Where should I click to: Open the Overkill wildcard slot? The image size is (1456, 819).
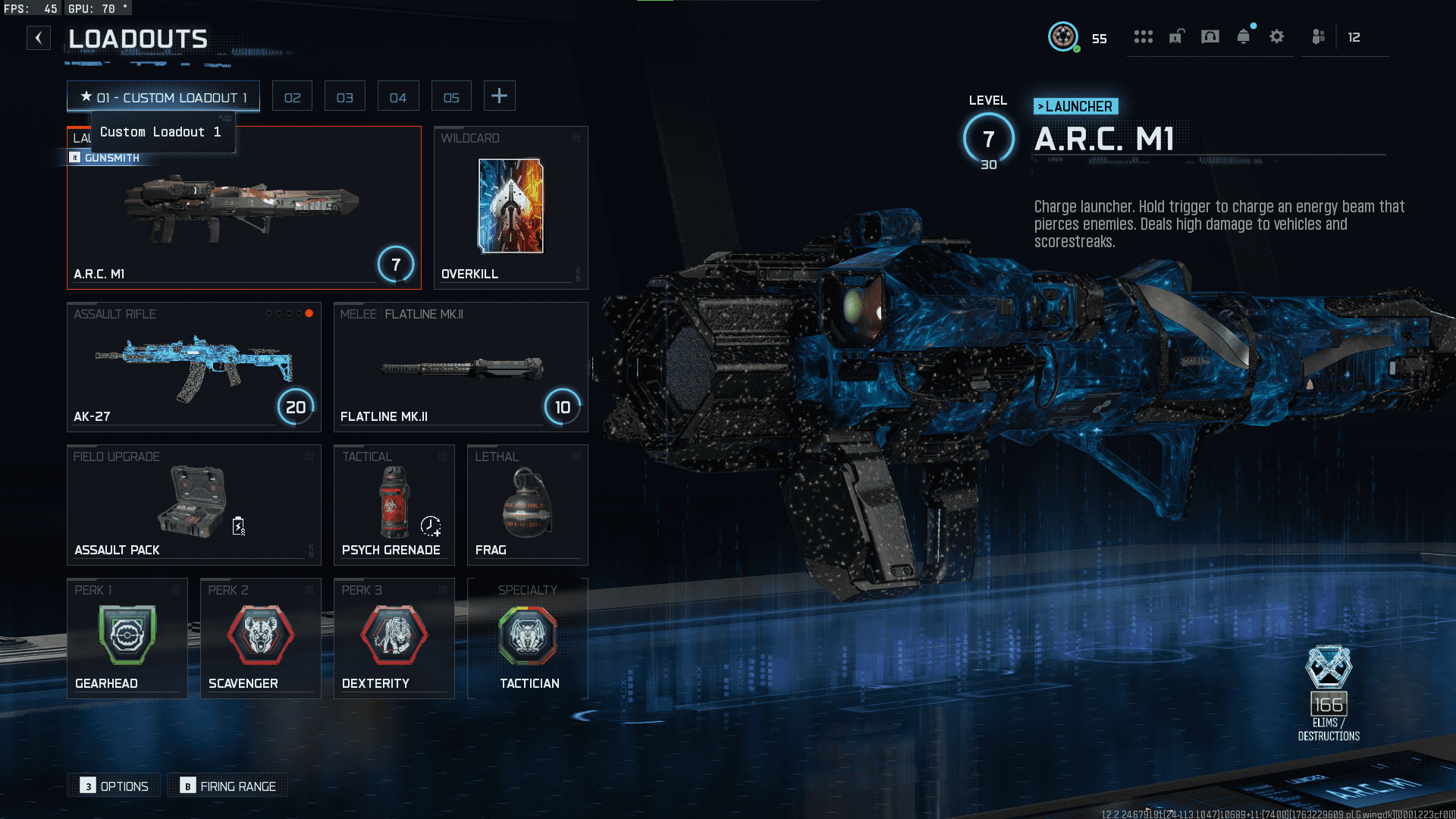[x=510, y=208]
